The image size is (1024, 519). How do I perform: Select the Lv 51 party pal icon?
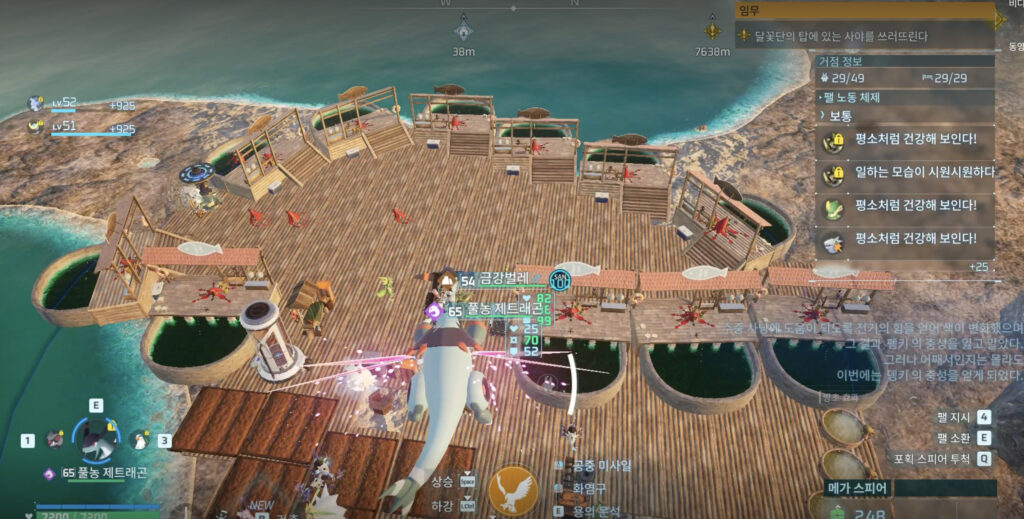point(36,125)
